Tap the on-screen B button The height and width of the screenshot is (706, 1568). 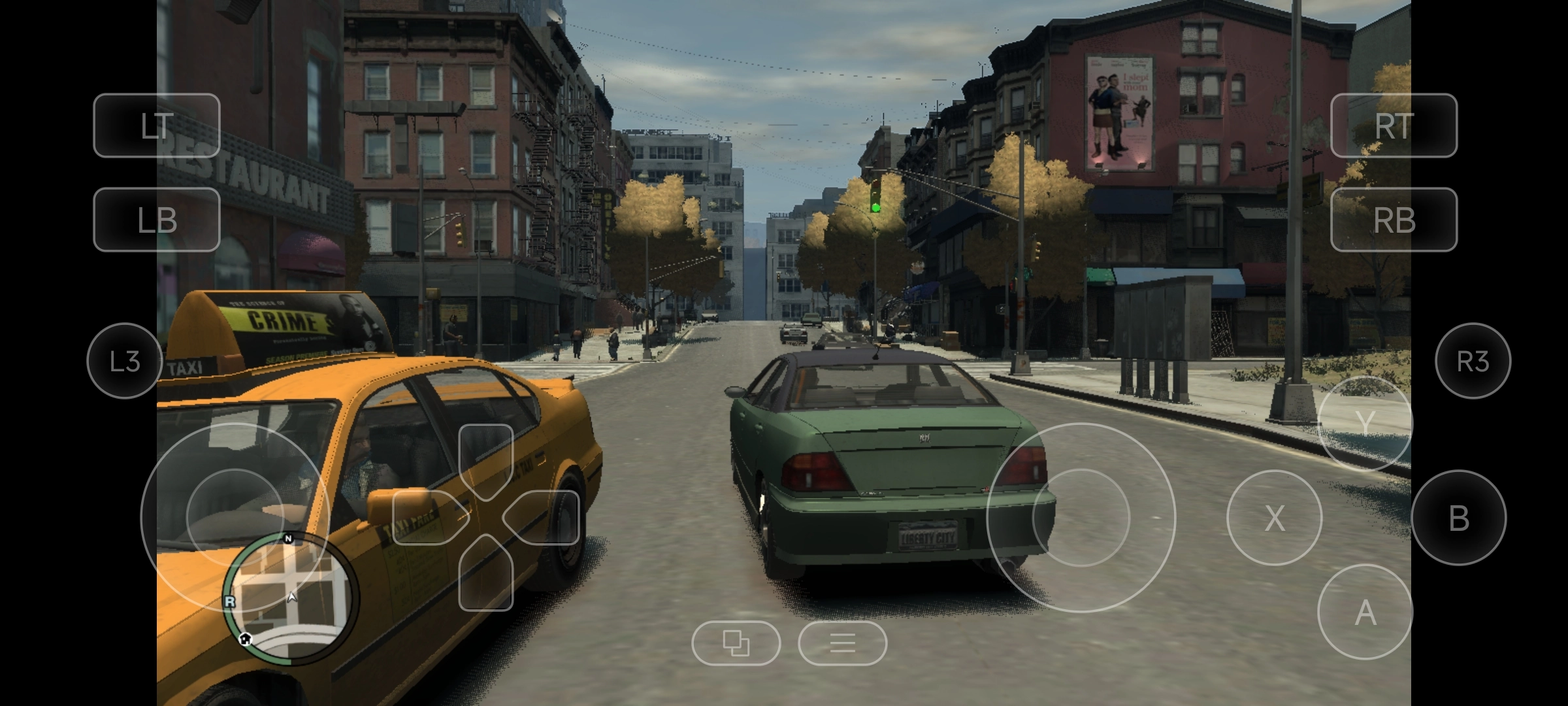coord(1458,518)
